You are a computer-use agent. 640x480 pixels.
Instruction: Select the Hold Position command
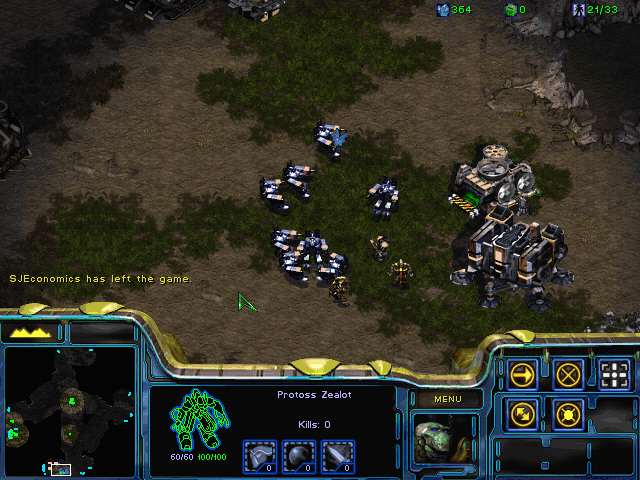[568, 412]
